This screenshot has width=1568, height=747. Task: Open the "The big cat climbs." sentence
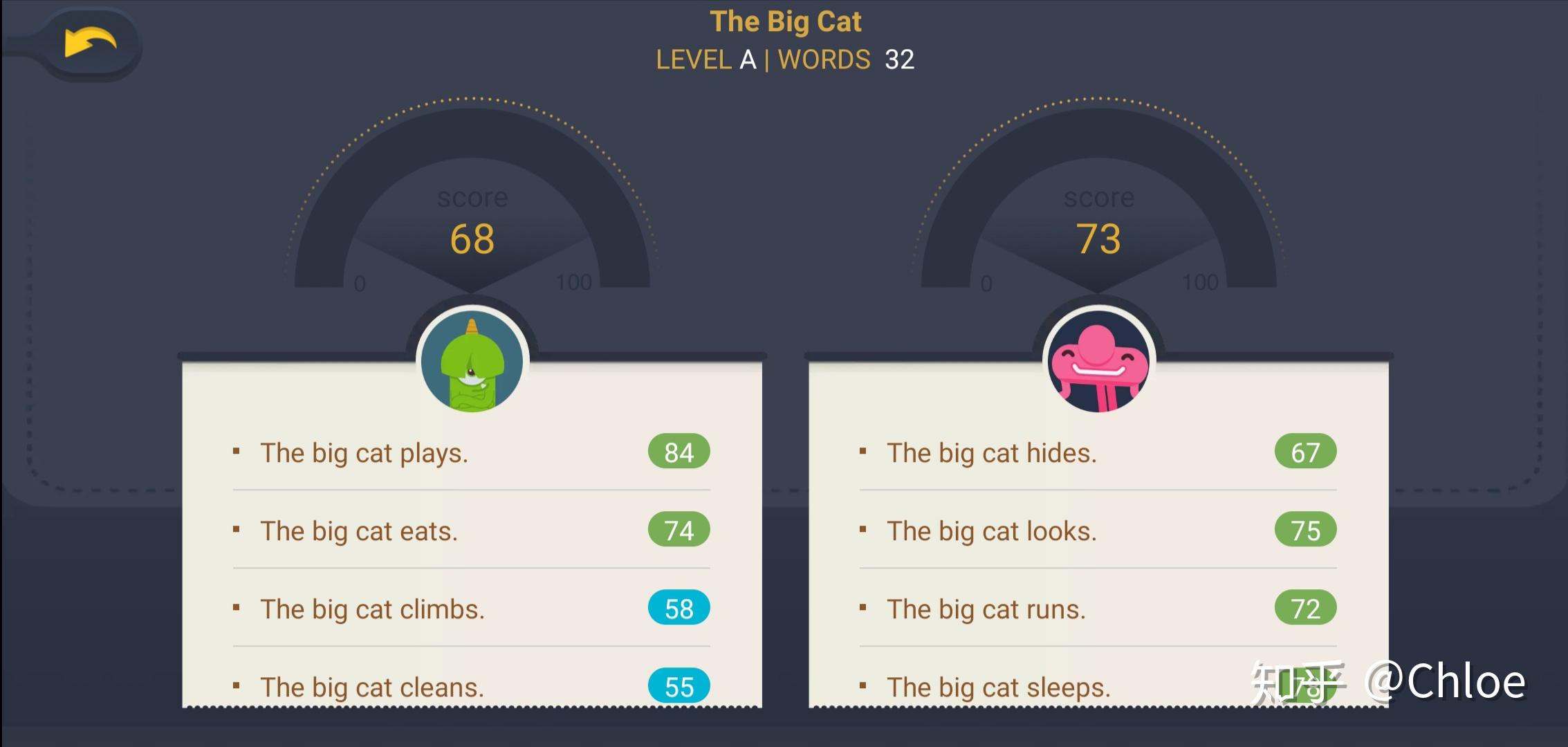pos(372,609)
